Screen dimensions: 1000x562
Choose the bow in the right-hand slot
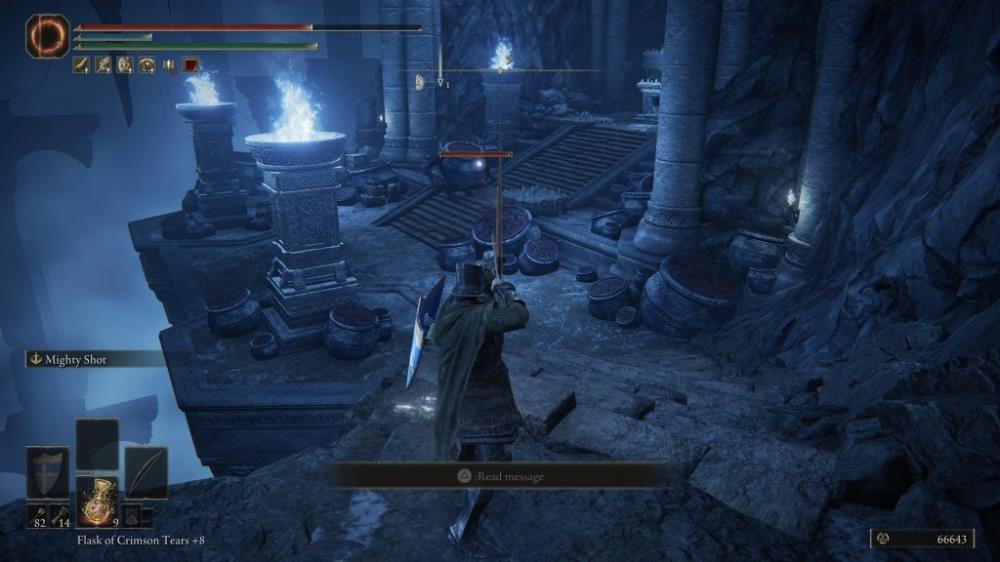[146, 473]
